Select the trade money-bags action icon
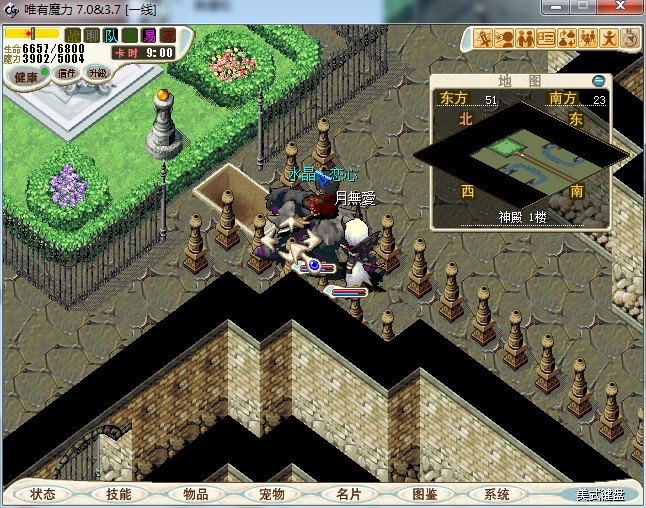Image resolution: width=646 pixels, height=508 pixels. (x=566, y=38)
